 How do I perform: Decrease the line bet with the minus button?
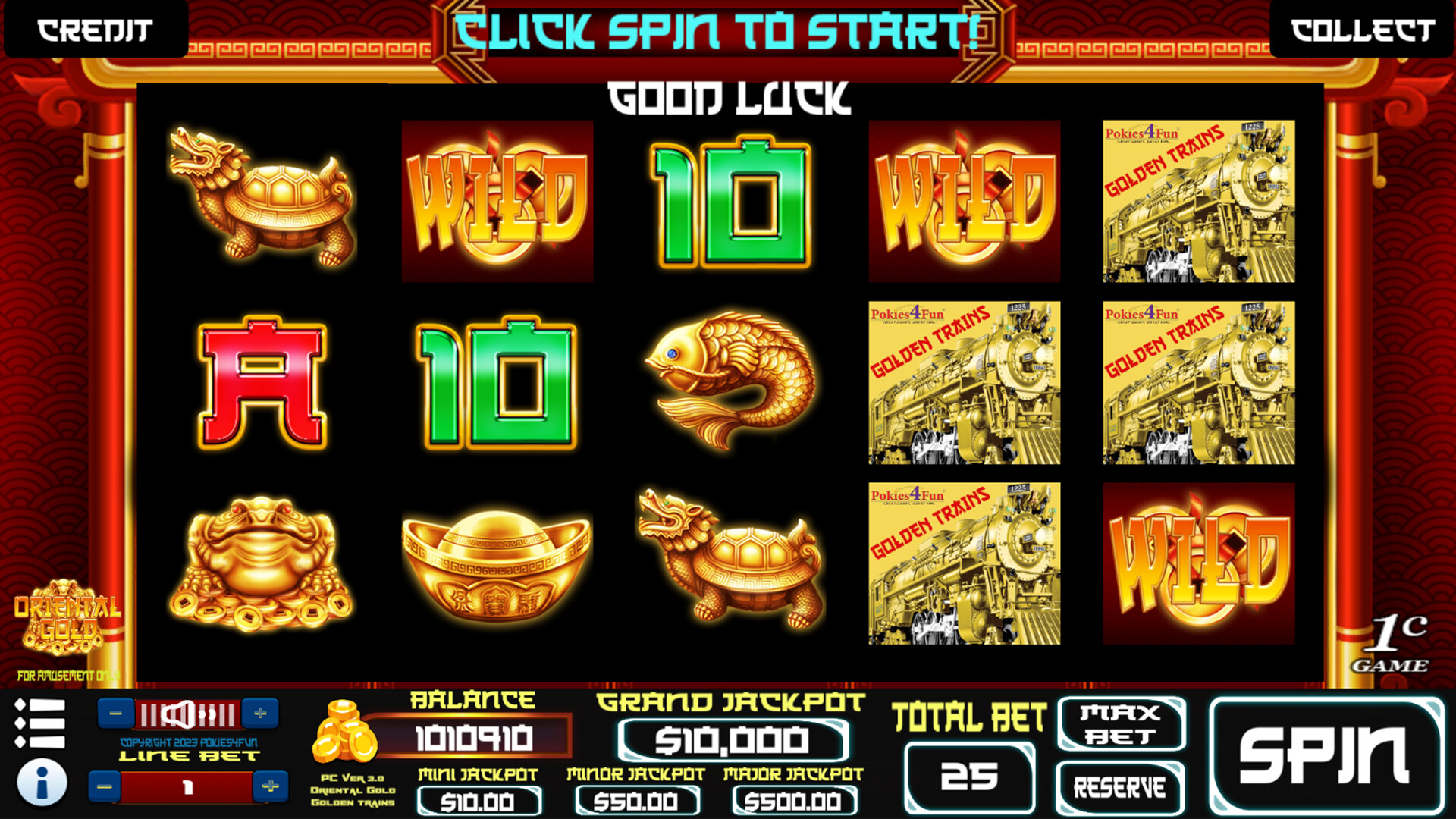102,786
